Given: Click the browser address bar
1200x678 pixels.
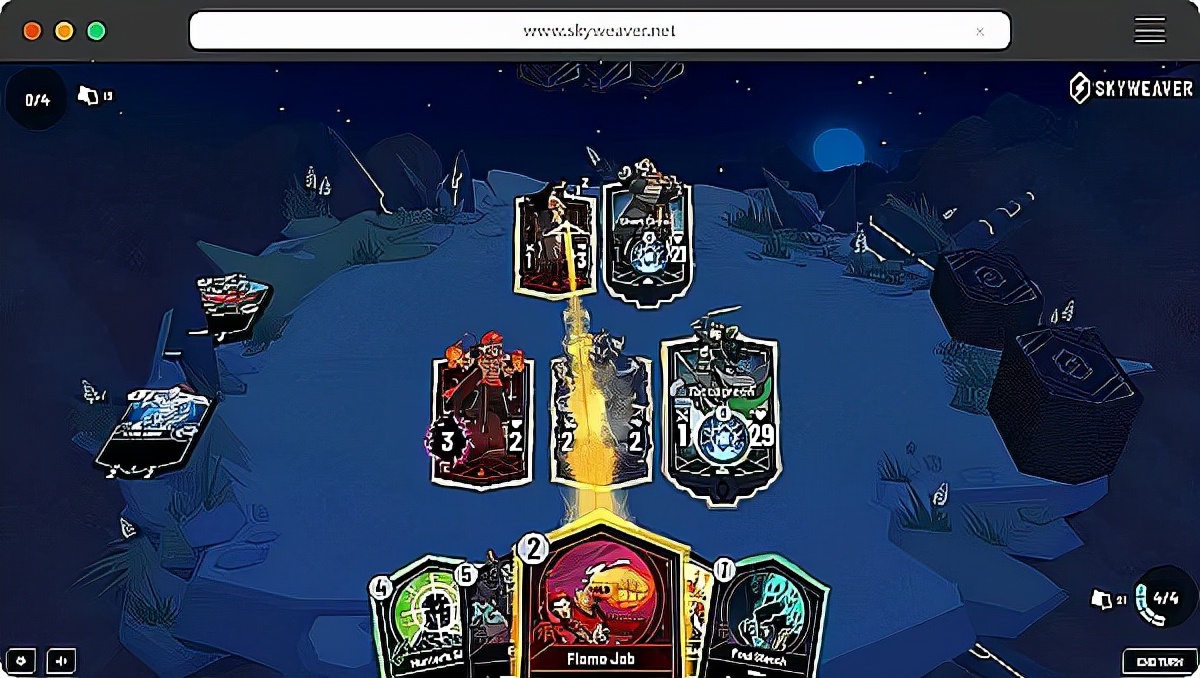Looking at the screenshot, I should [x=599, y=31].
